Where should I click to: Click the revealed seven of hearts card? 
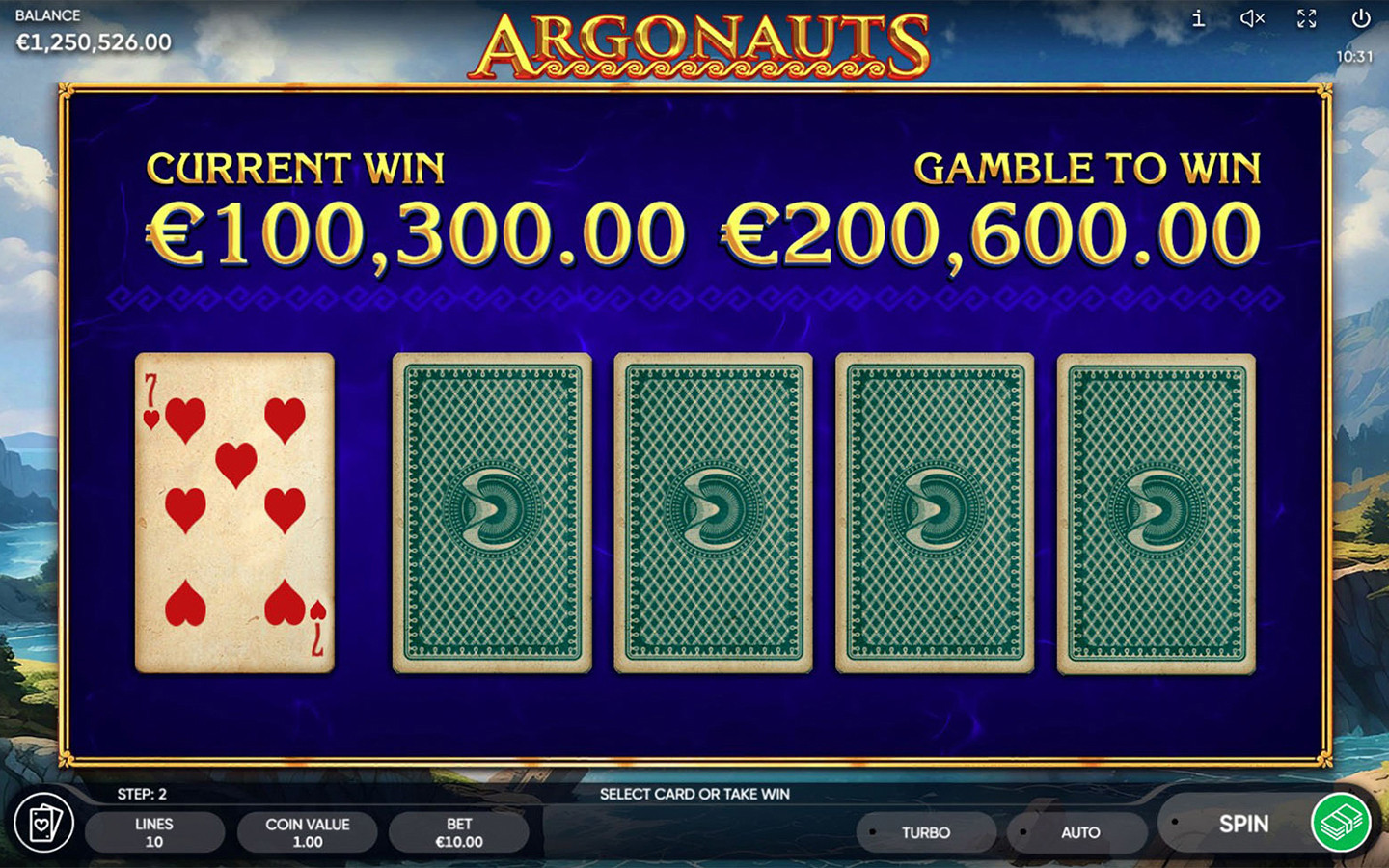point(234,510)
